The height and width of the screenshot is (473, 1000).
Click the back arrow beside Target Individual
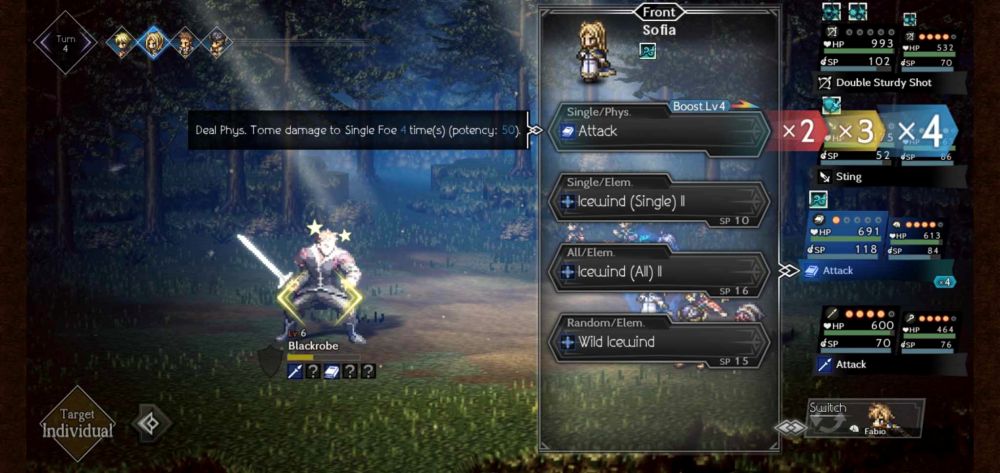click(x=152, y=424)
